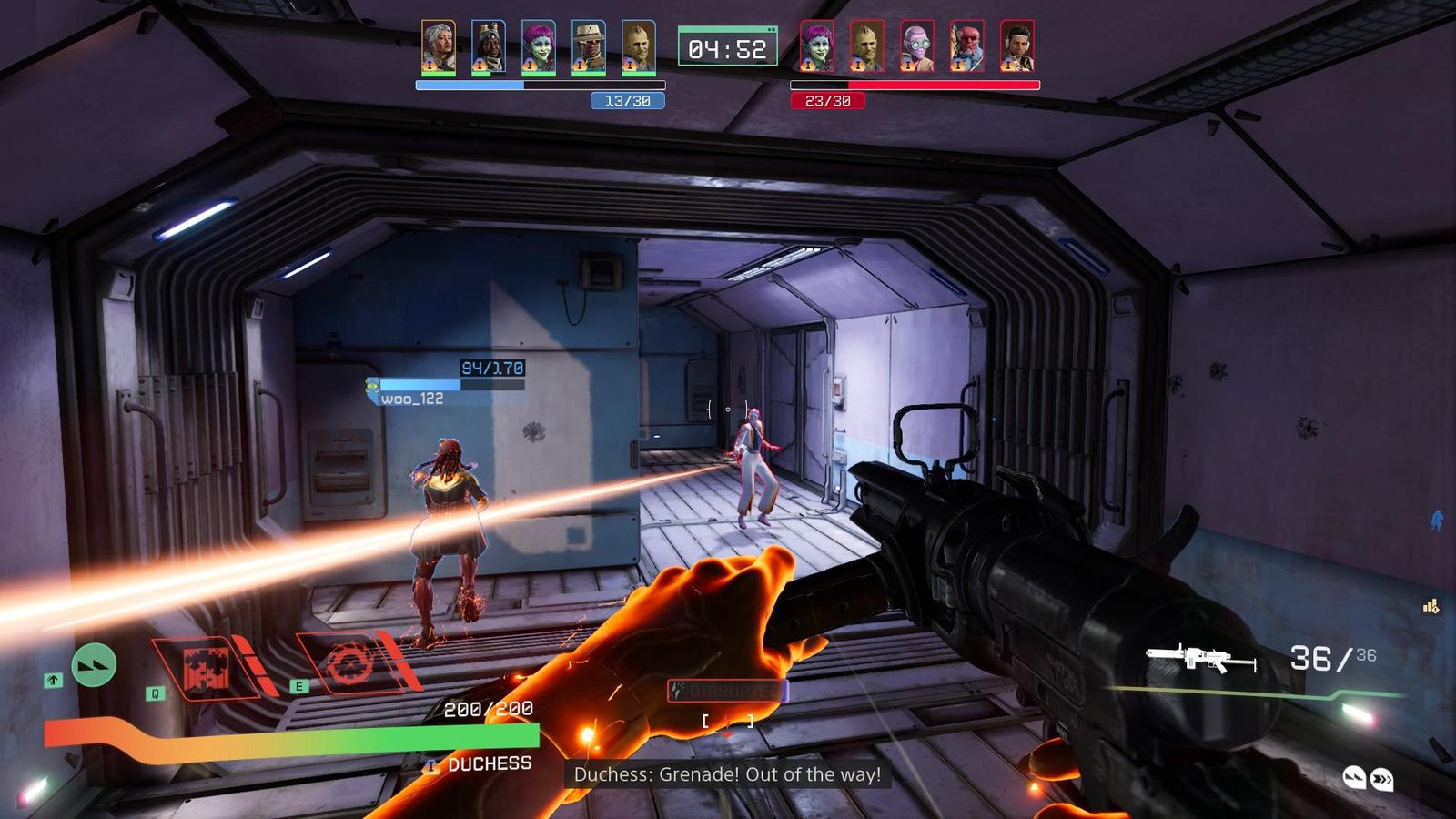Viewport: 1456px width, 819px height.
Task: Click the triple-chevron crew bonus icon
Action: coord(1381,779)
